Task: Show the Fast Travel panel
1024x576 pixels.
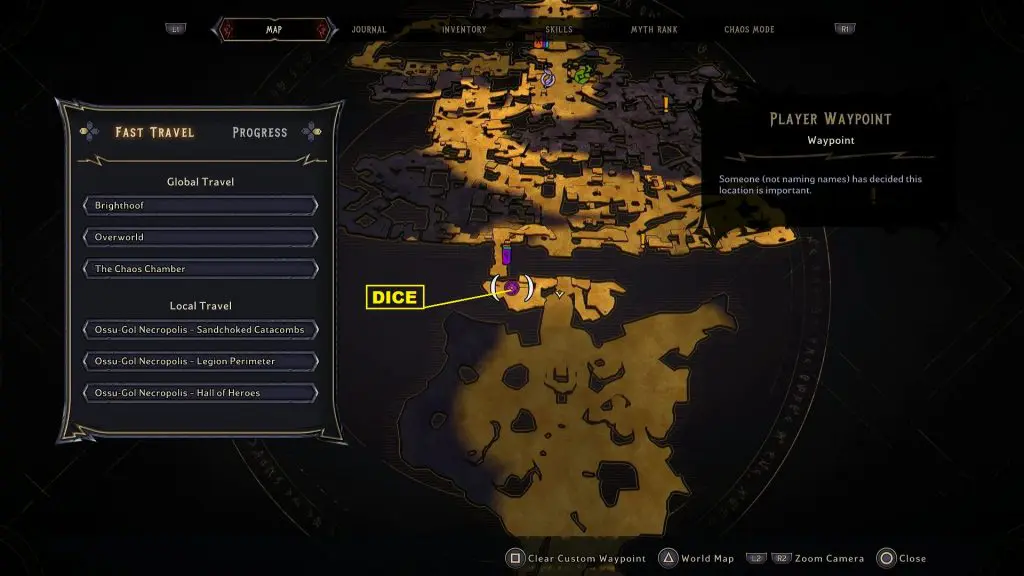Action: click(154, 132)
